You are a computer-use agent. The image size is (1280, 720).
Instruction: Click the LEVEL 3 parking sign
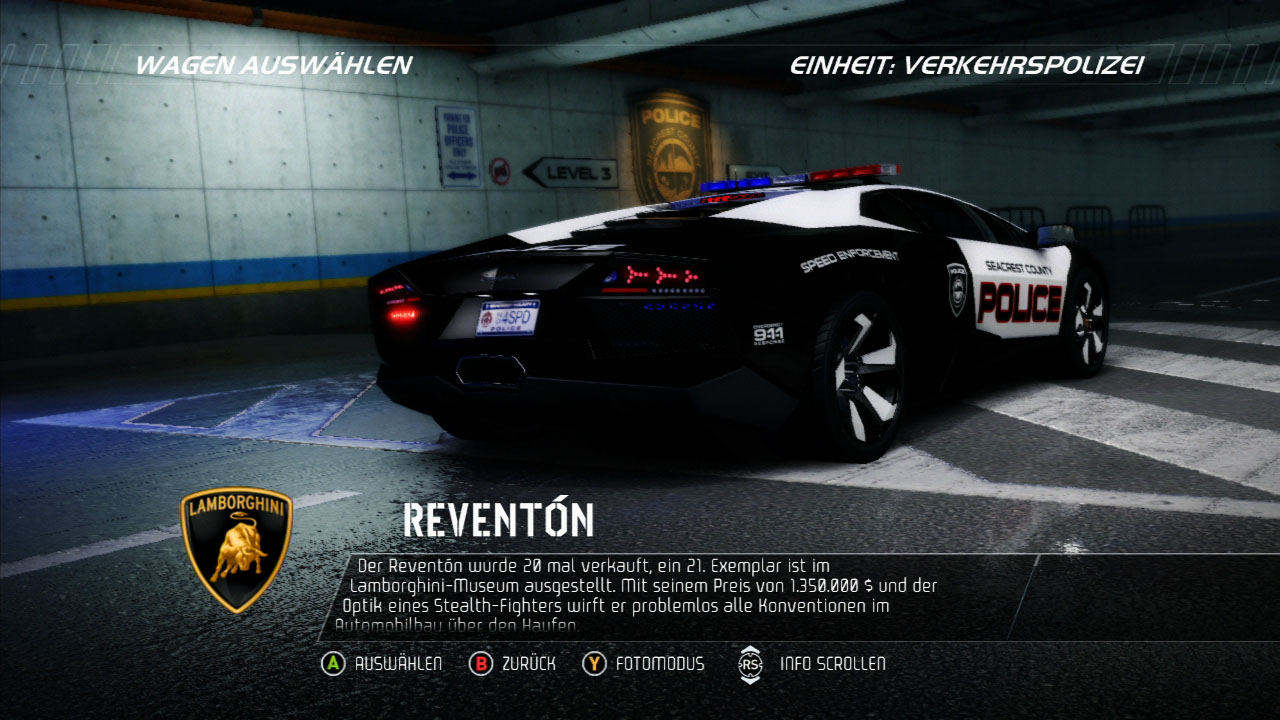[x=569, y=172]
